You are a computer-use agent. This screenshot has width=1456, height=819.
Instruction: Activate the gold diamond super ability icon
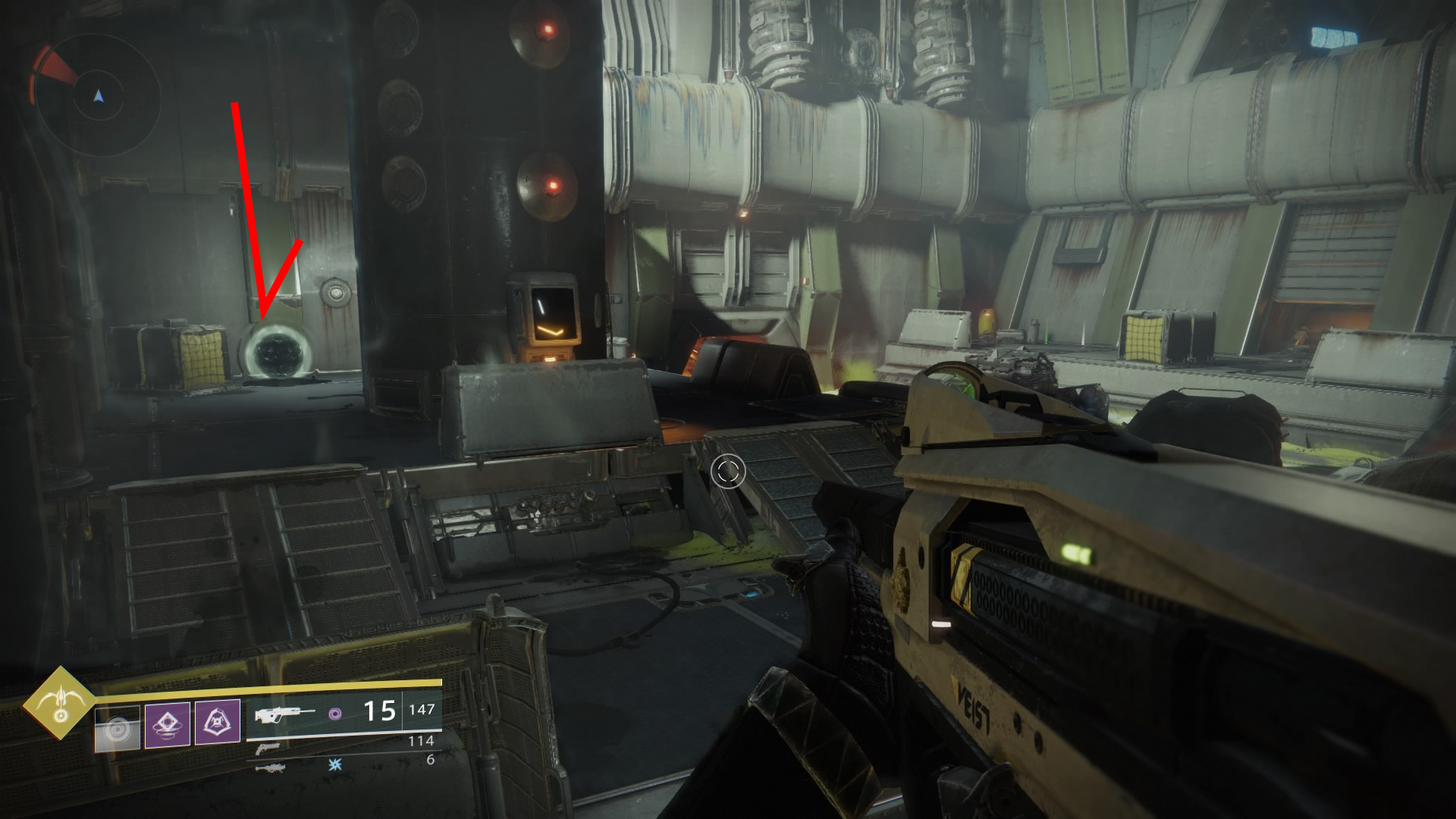59,704
